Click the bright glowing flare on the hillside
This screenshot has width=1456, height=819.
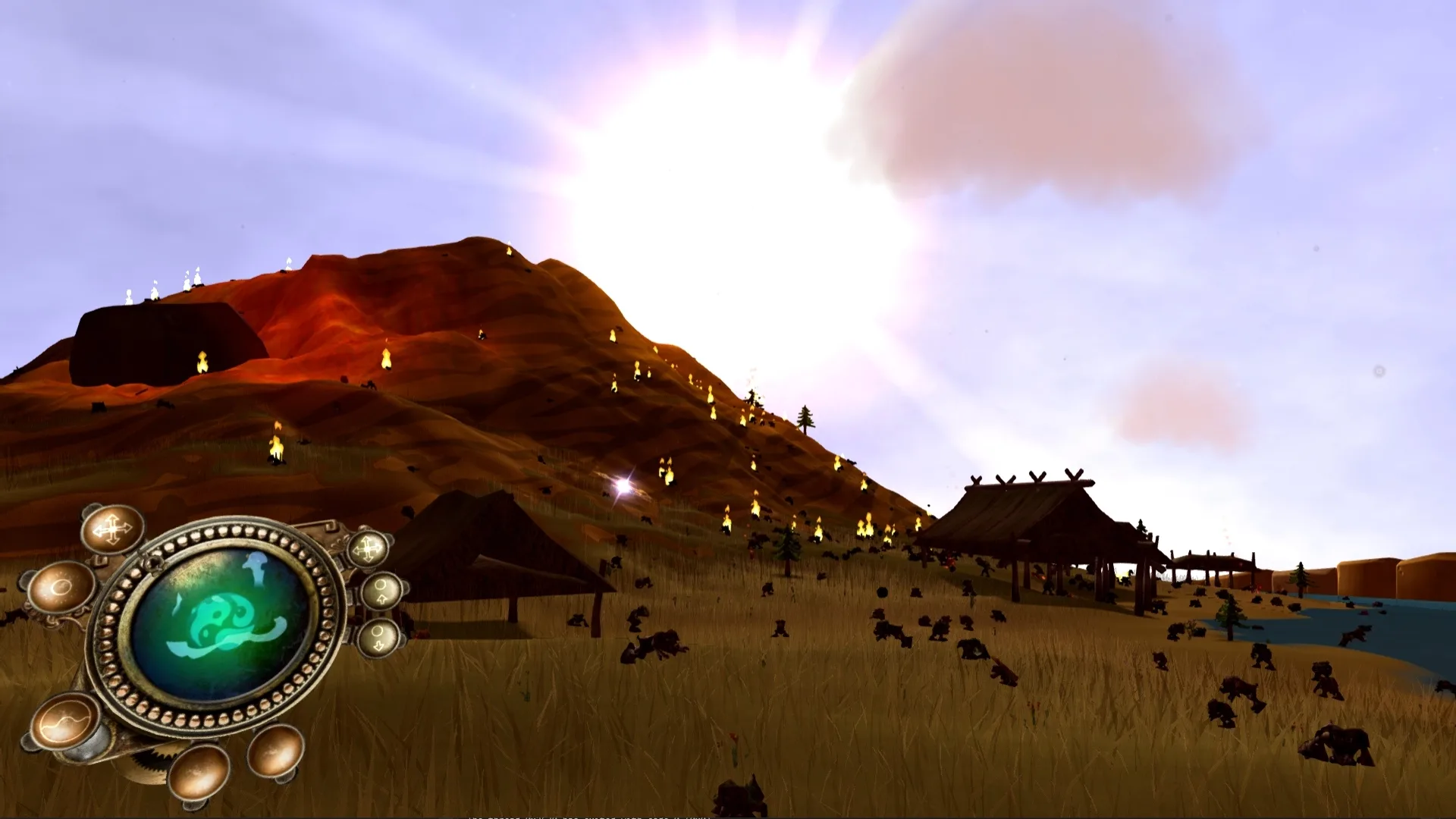click(622, 485)
